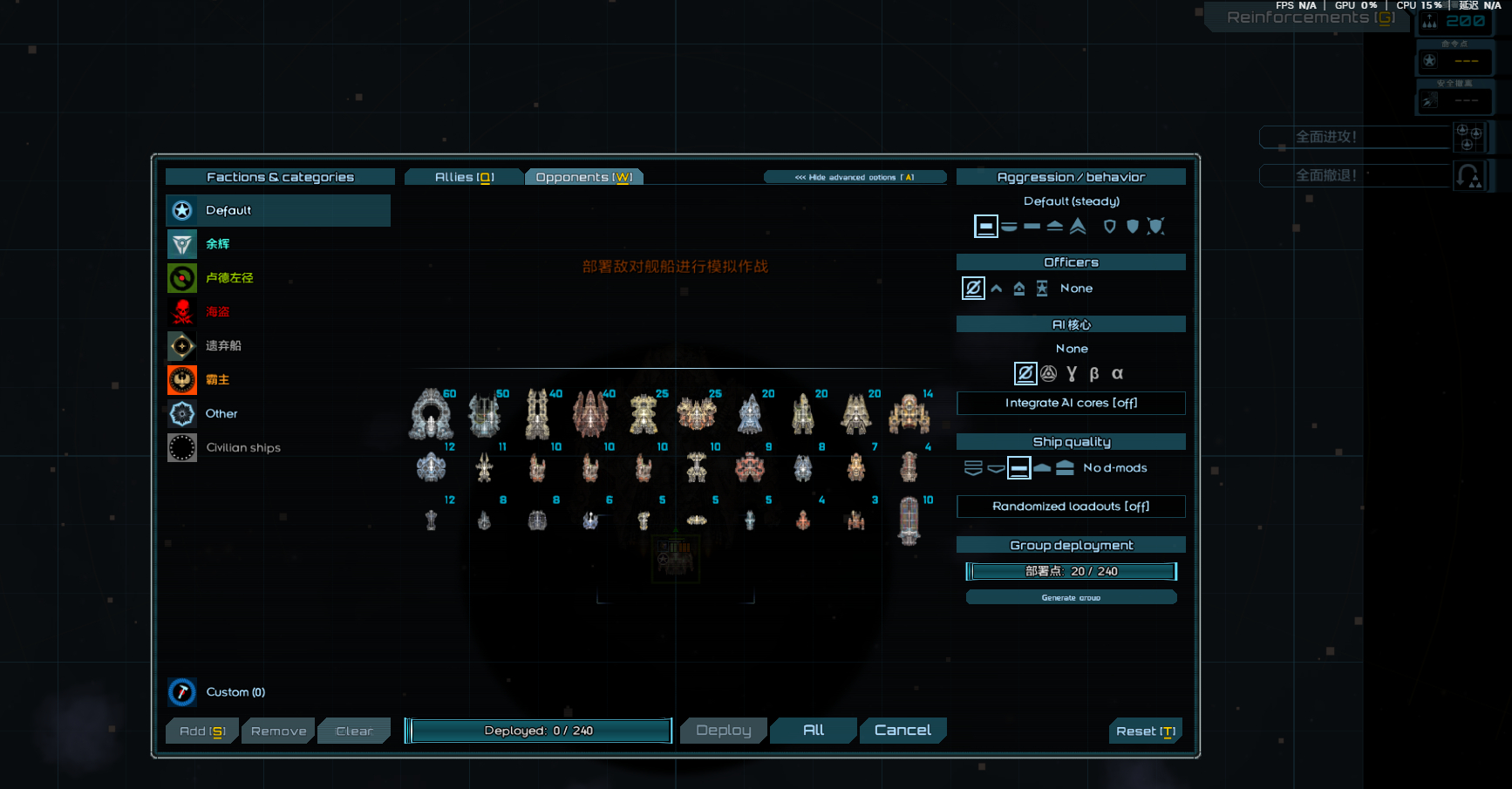Viewport: 1512px width, 789px height.
Task: Click the All button
Action: [814, 731]
